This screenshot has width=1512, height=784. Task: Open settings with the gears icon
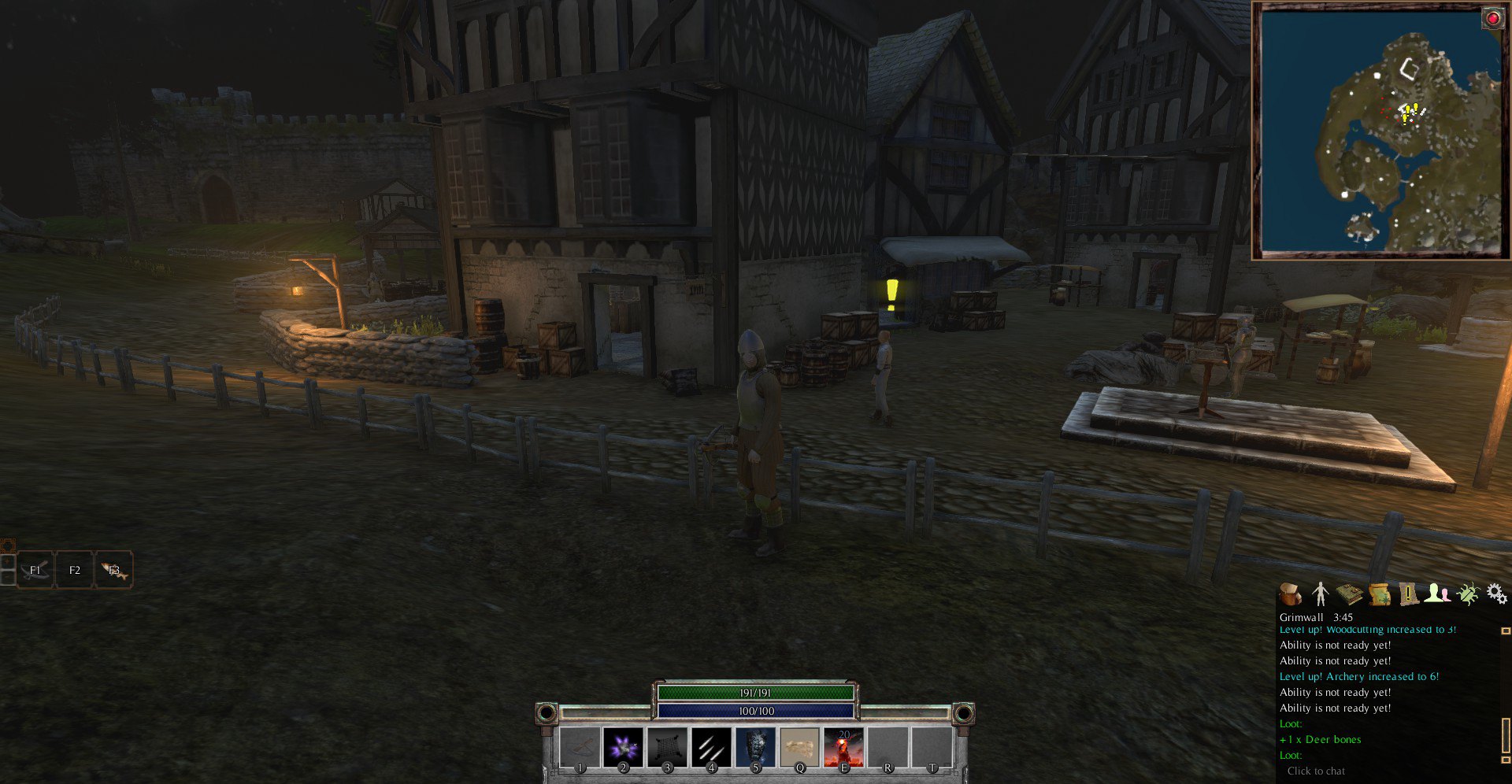coord(1497,594)
